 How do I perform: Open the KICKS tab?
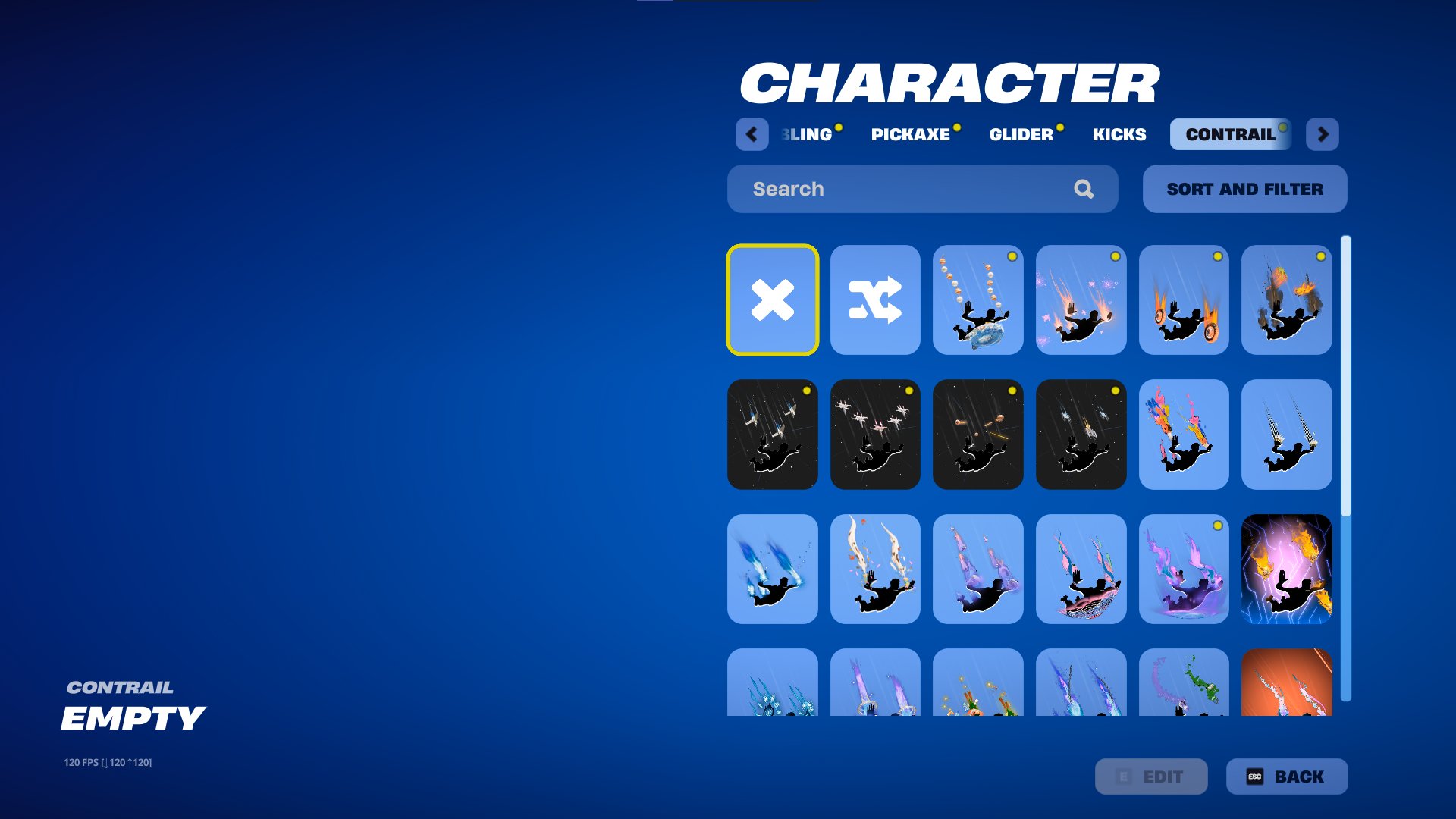(x=1119, y=134)
